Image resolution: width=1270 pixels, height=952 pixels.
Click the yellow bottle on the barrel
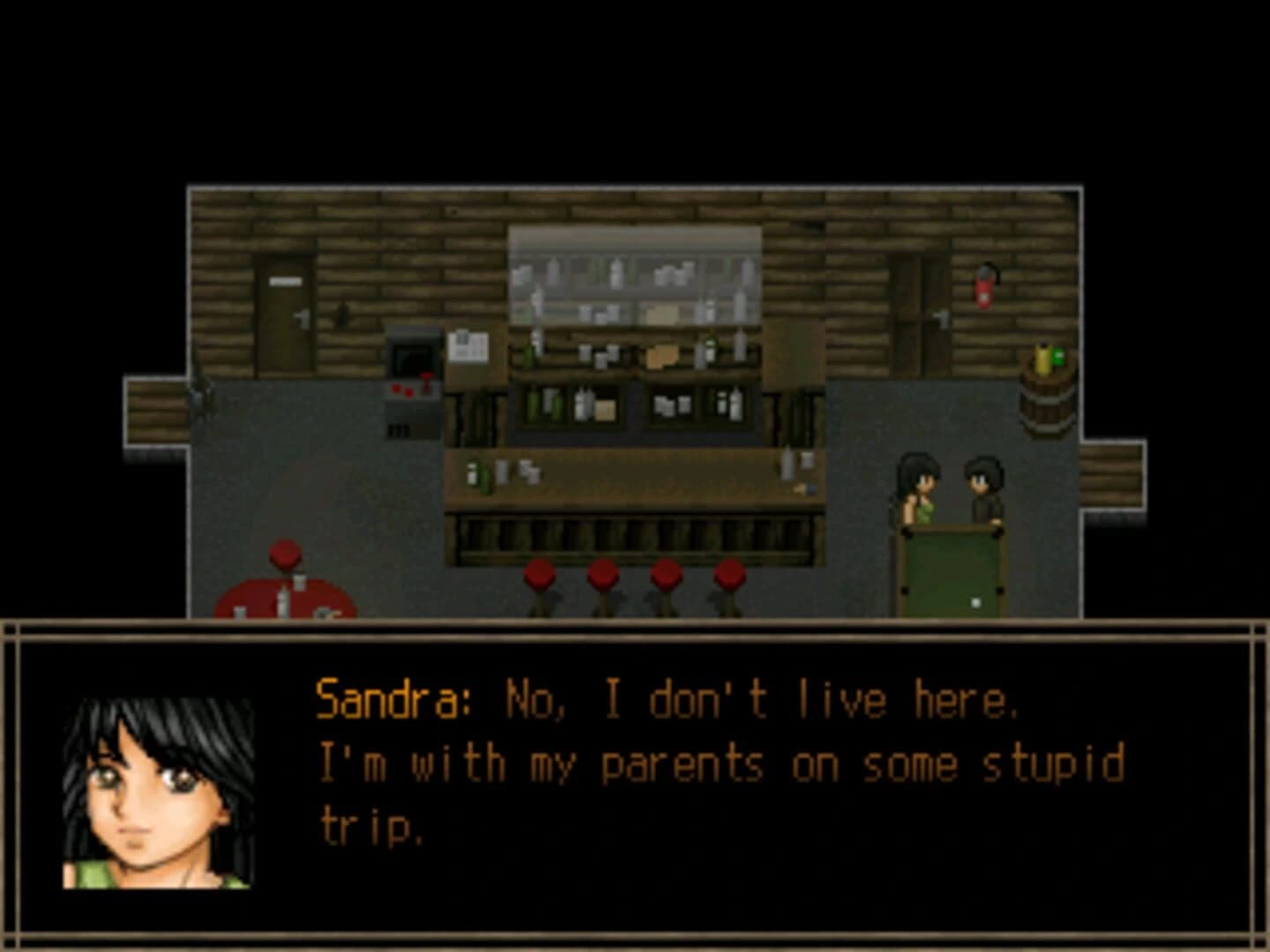pyautogui.click(x=1043, y=360)
